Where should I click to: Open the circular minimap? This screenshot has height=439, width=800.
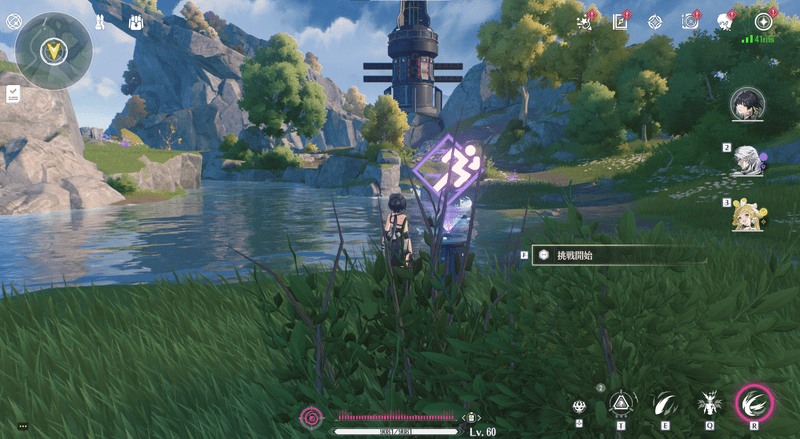click(x=54, y=51)
